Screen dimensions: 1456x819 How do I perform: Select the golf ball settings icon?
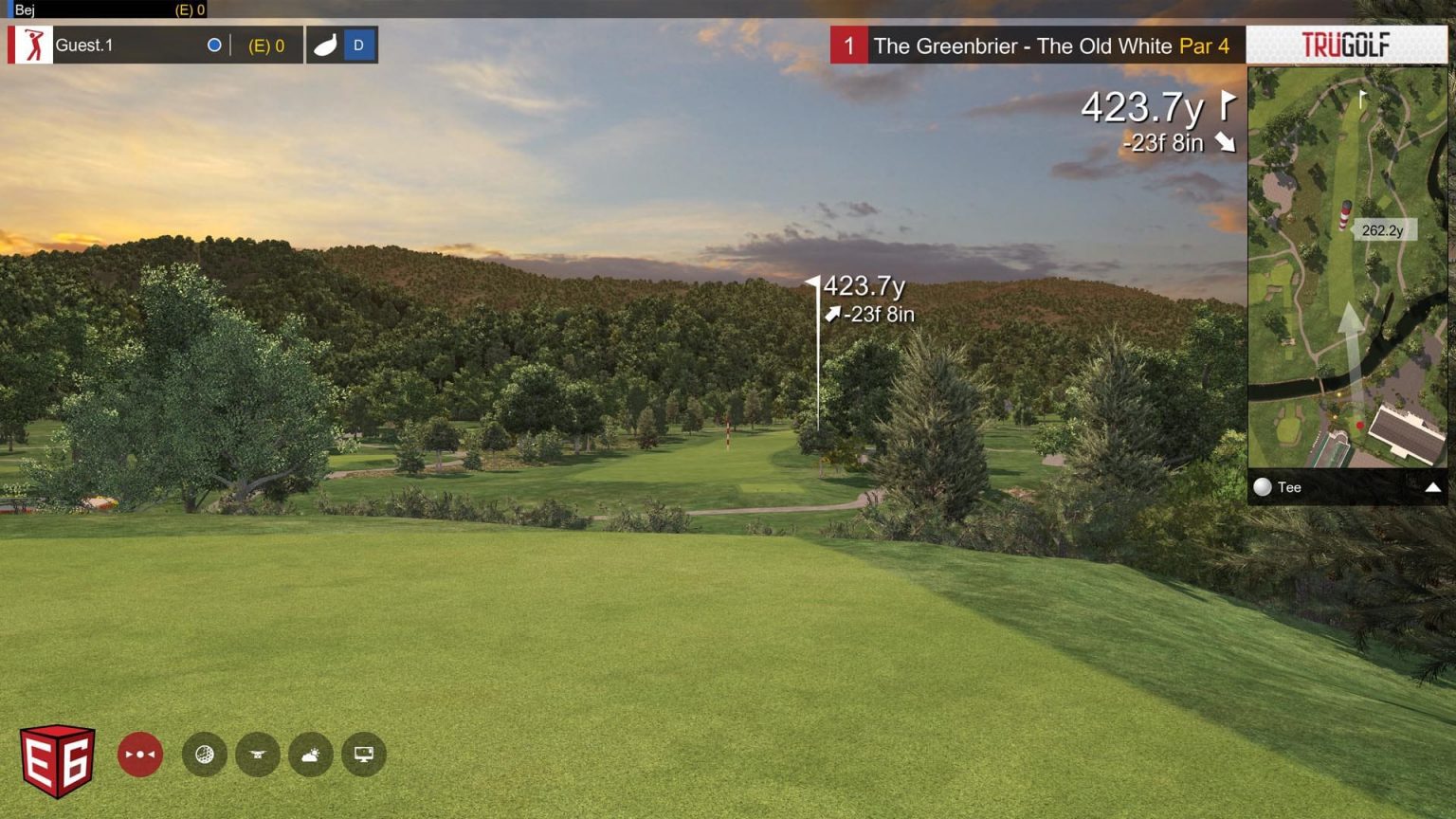205,754
